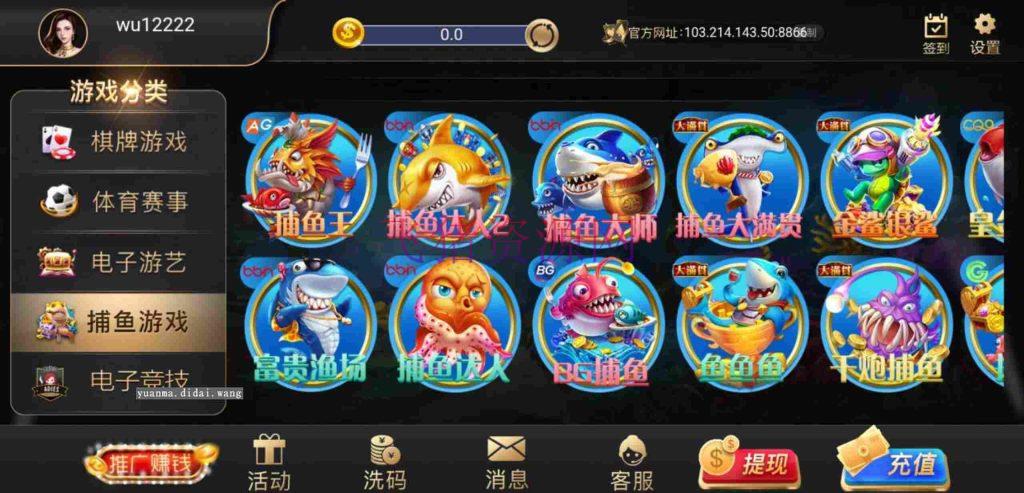This screenshot has height=493, width=1024.
Task: Open the 消息 envelope inbox
Action: (506, 462)
